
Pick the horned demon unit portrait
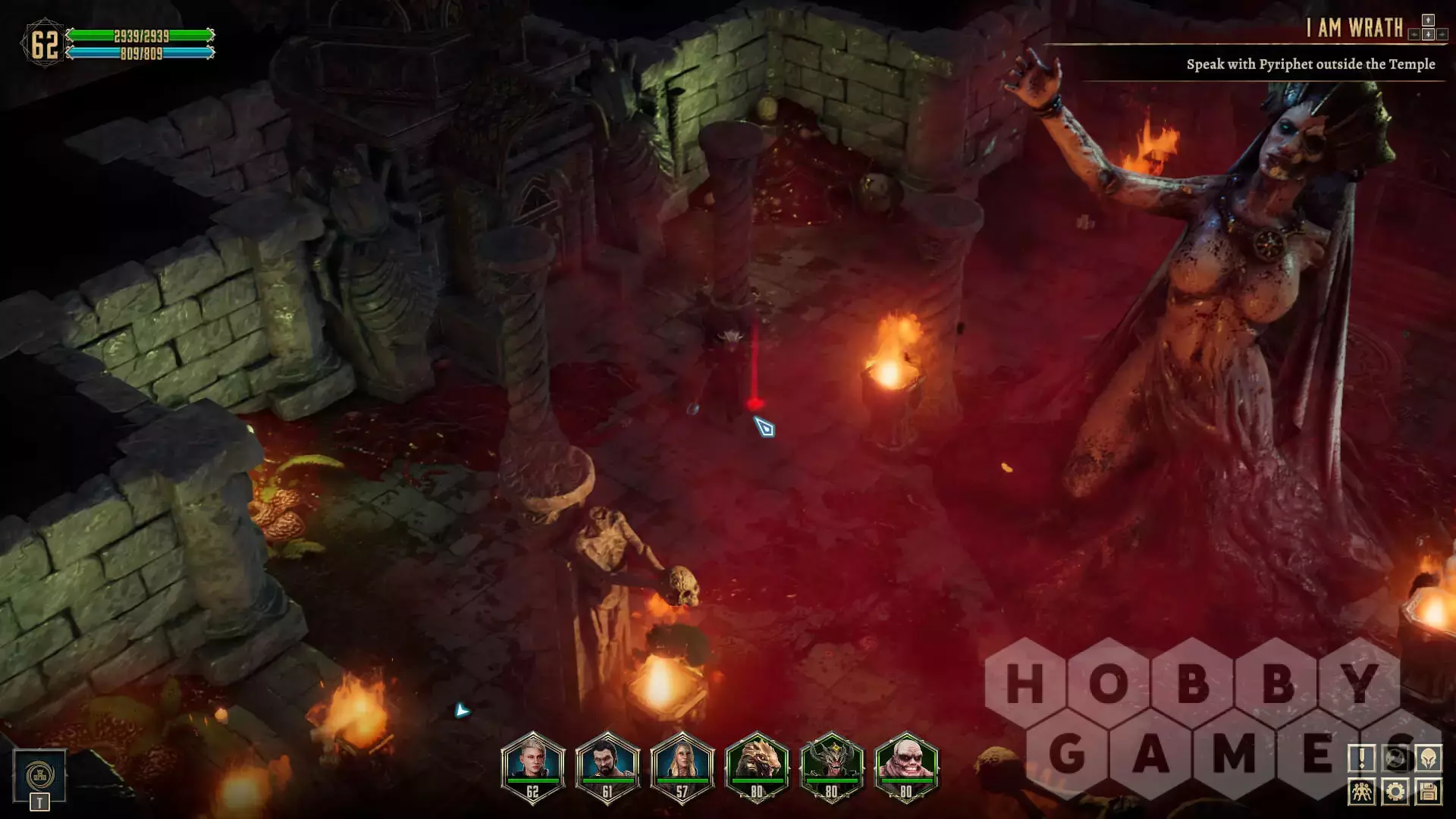(831, 766)
